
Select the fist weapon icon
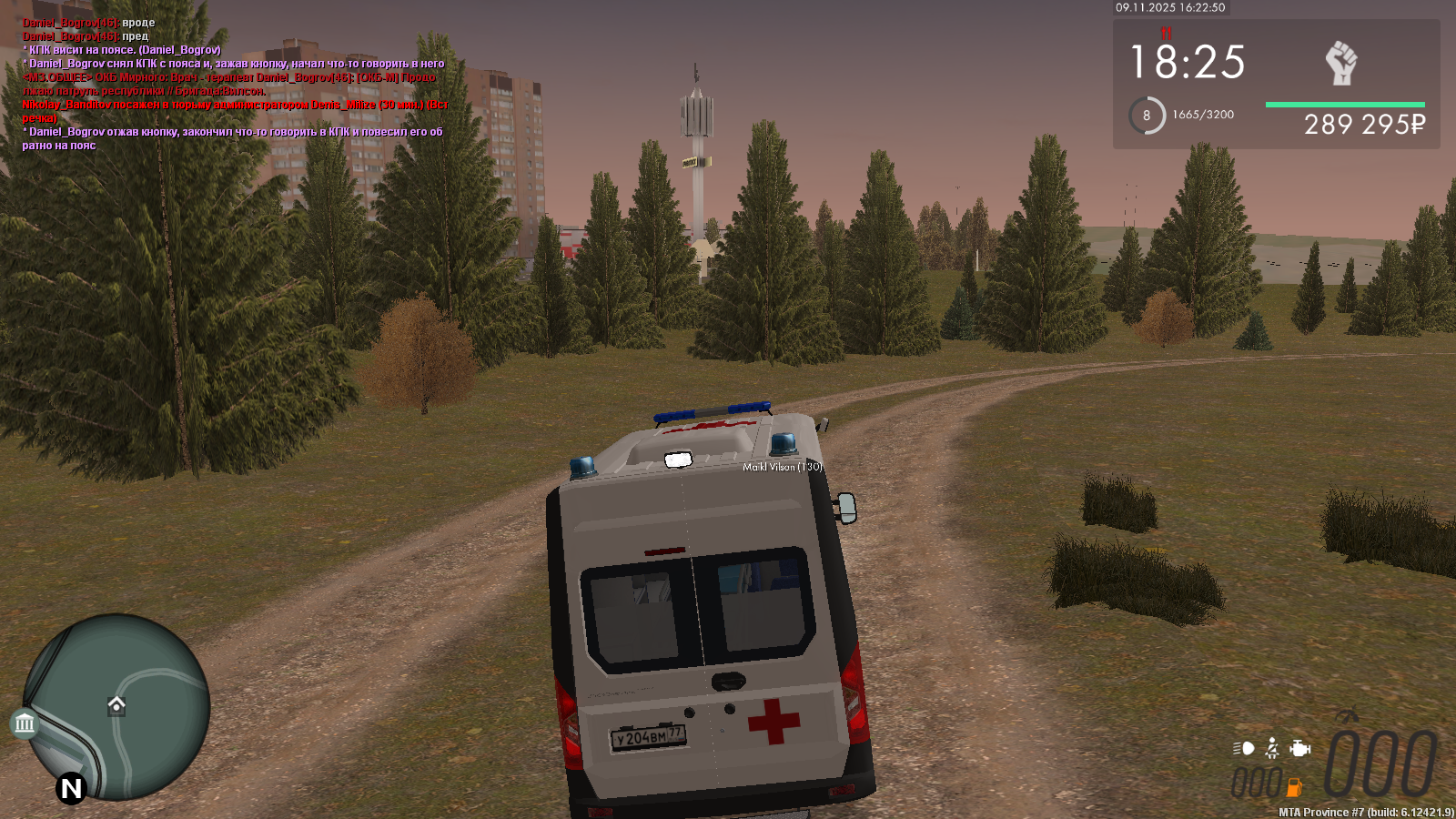tap(1340, 64)
